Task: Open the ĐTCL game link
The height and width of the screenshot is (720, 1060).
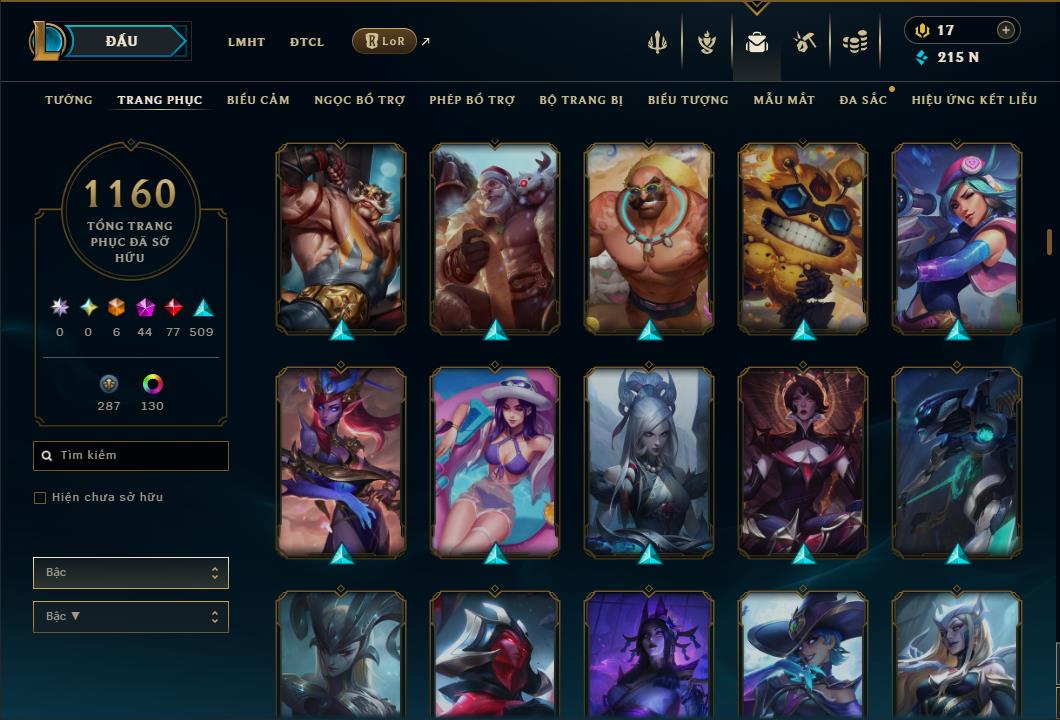Action: pyautogui.click(x=307, y=42)
